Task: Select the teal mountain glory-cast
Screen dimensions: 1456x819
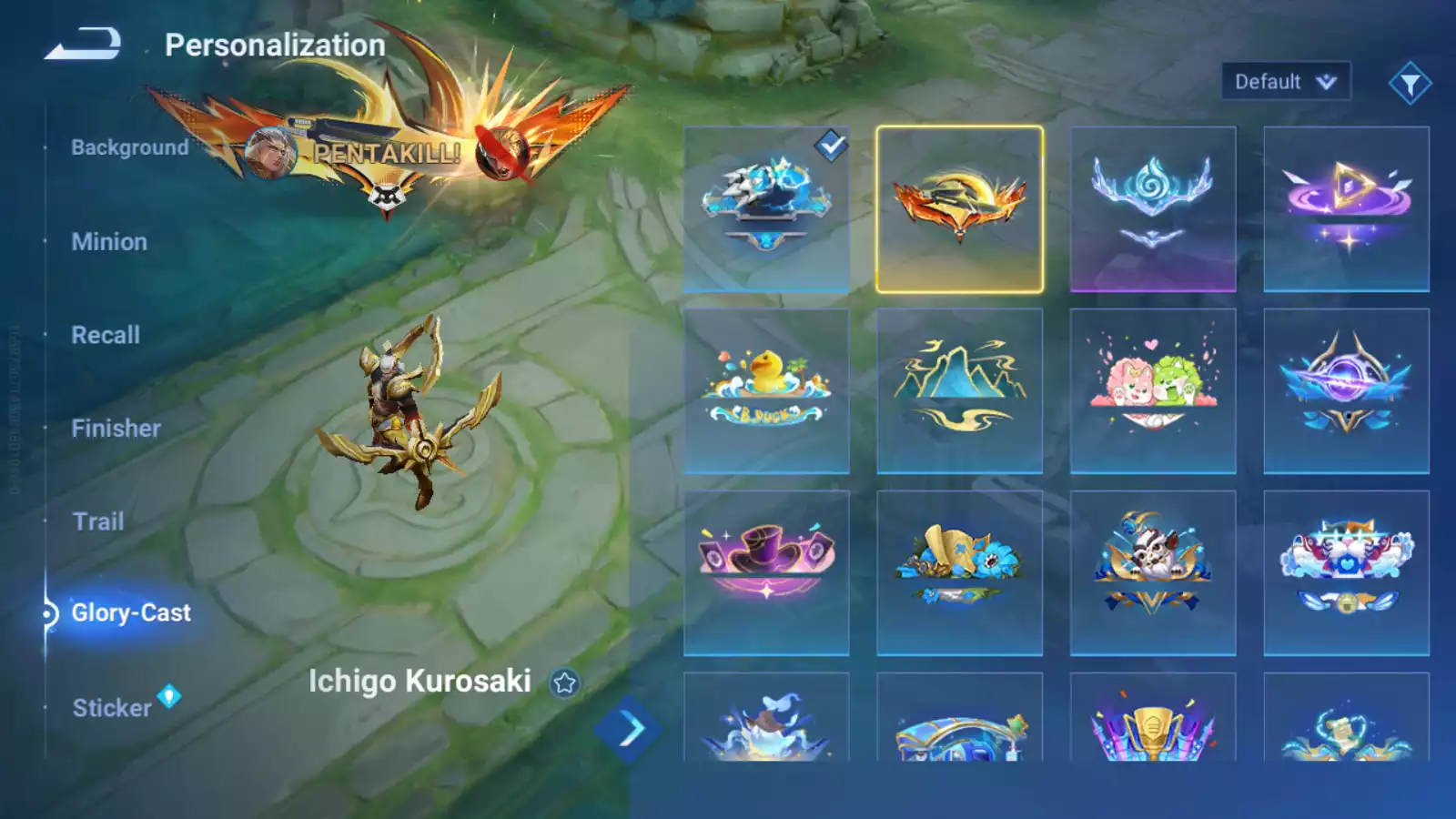Action: 959,391
